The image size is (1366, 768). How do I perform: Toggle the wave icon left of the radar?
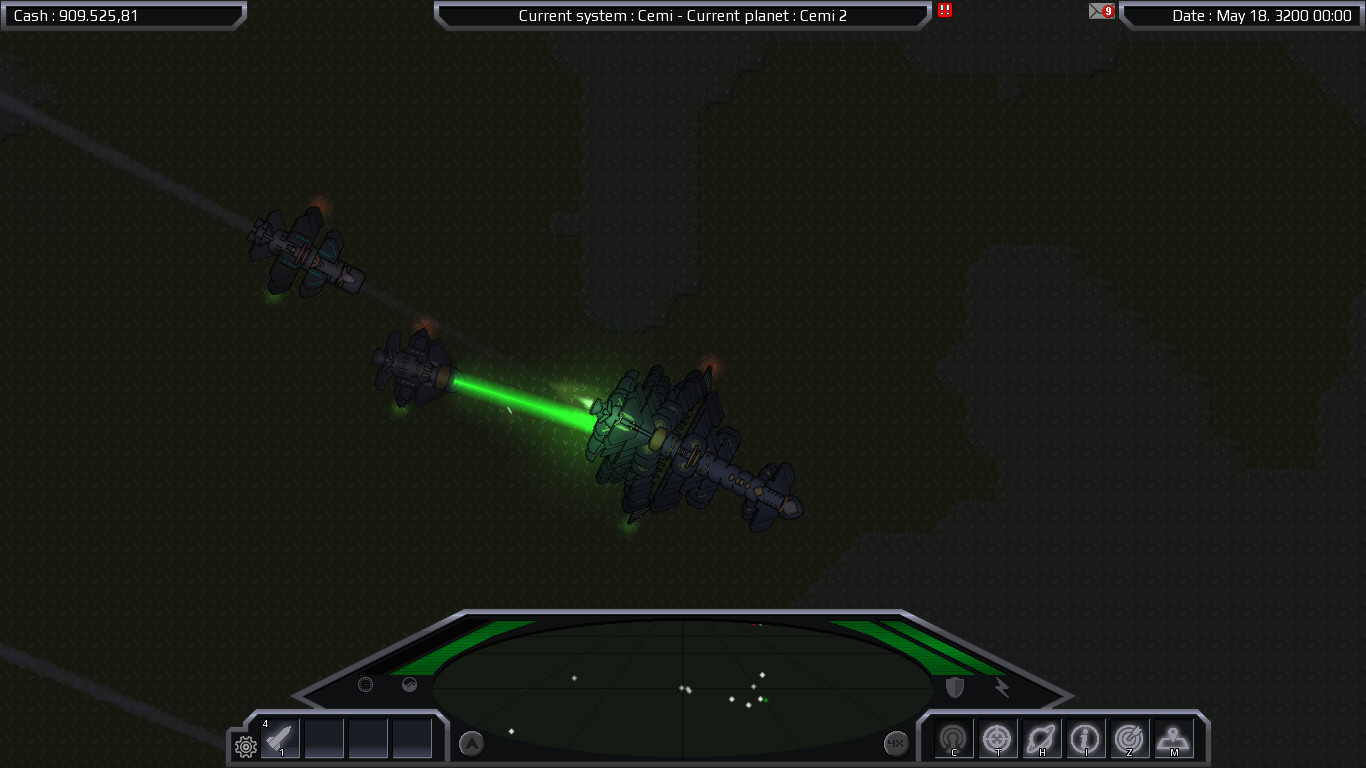click(x=408, y=685)
